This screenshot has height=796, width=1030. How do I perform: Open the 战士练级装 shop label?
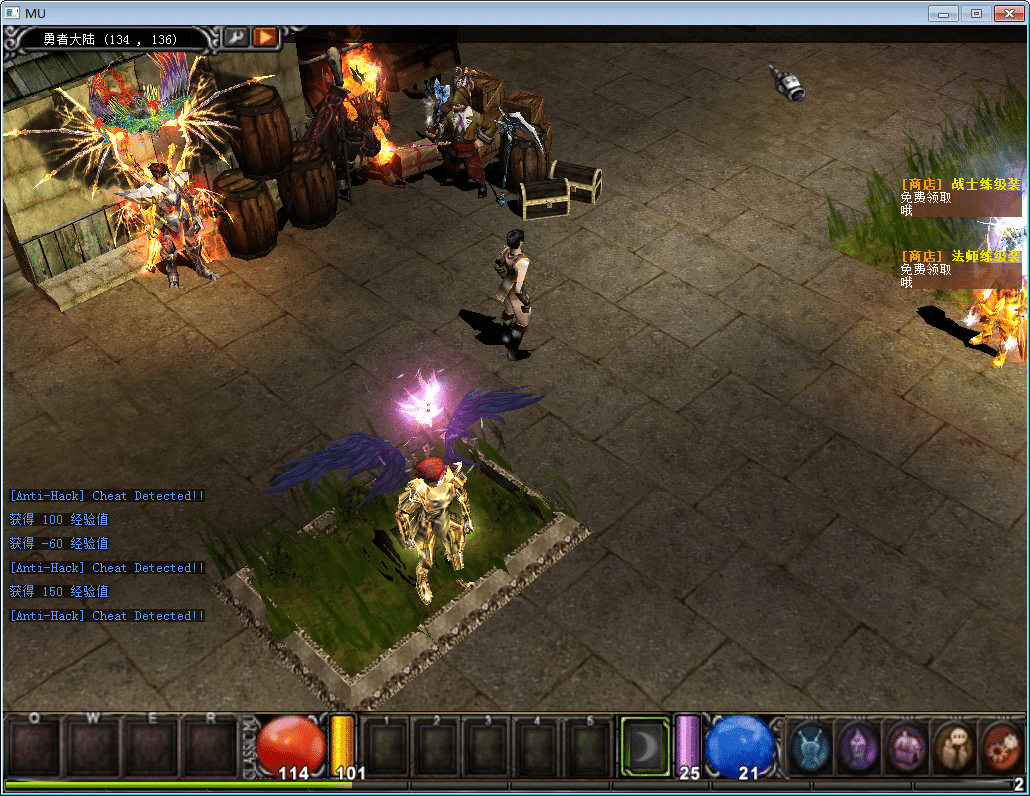coord(960,184)
